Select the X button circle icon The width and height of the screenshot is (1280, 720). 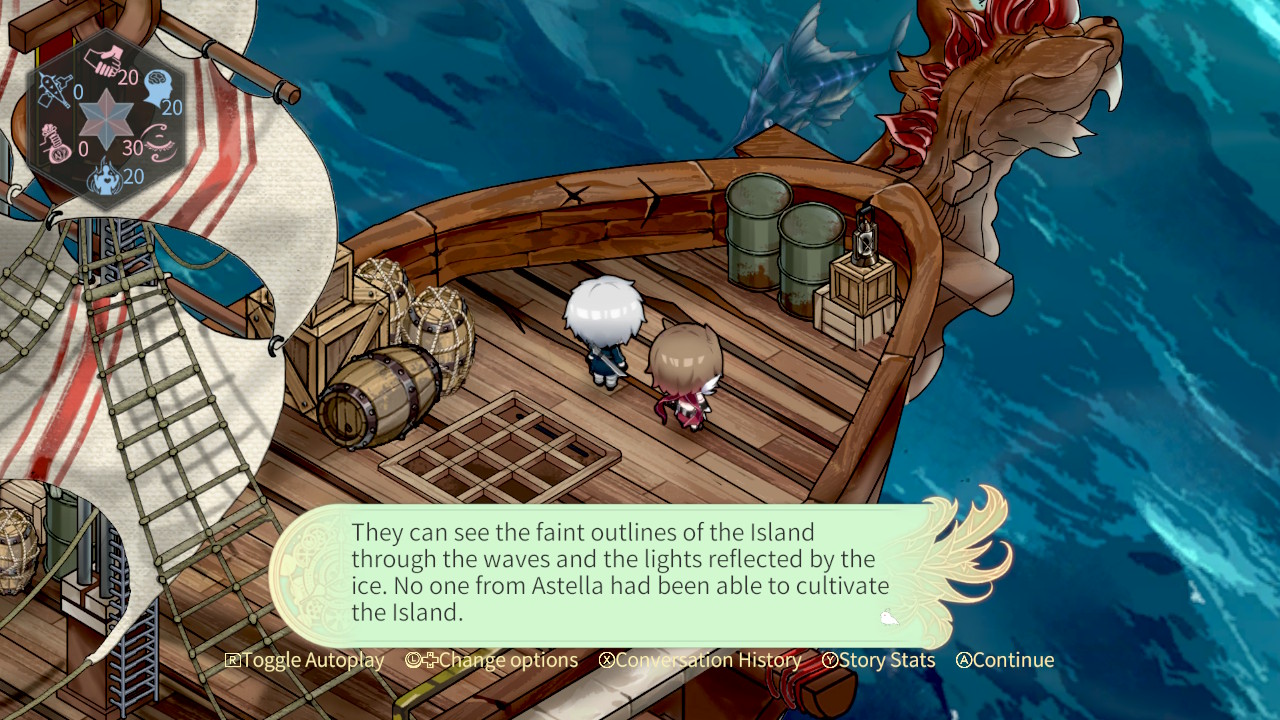[x=608, y=660]
